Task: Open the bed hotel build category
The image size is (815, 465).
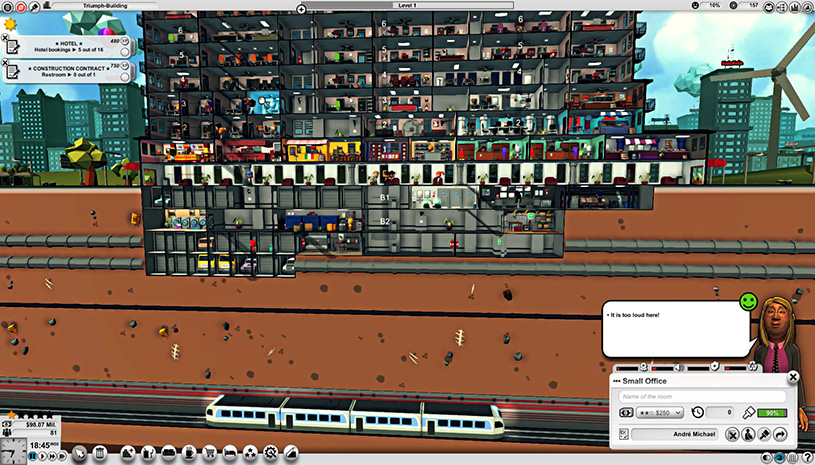Action: tap(228, 454)
